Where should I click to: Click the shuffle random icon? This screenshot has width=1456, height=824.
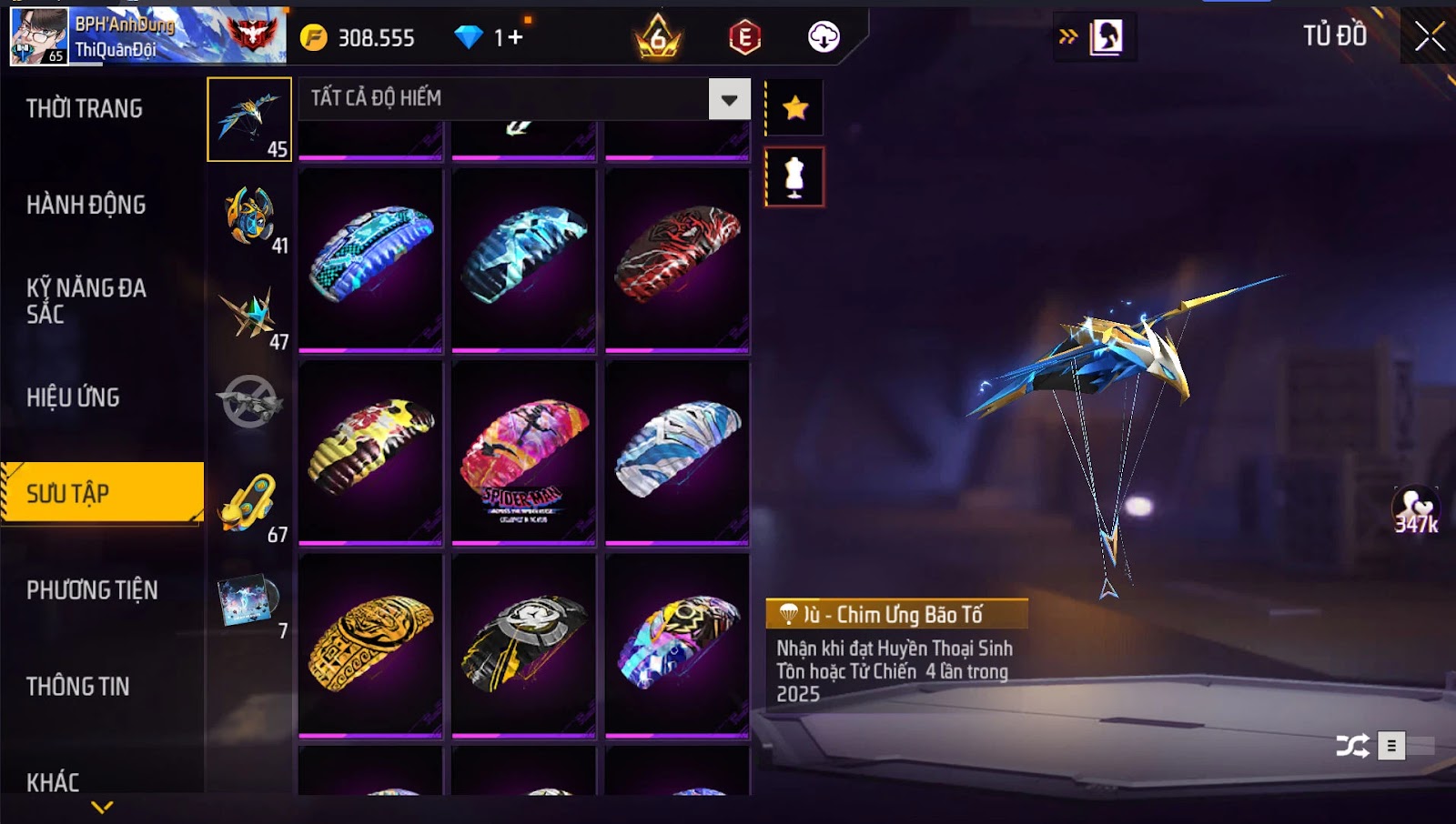[1352, 747]
